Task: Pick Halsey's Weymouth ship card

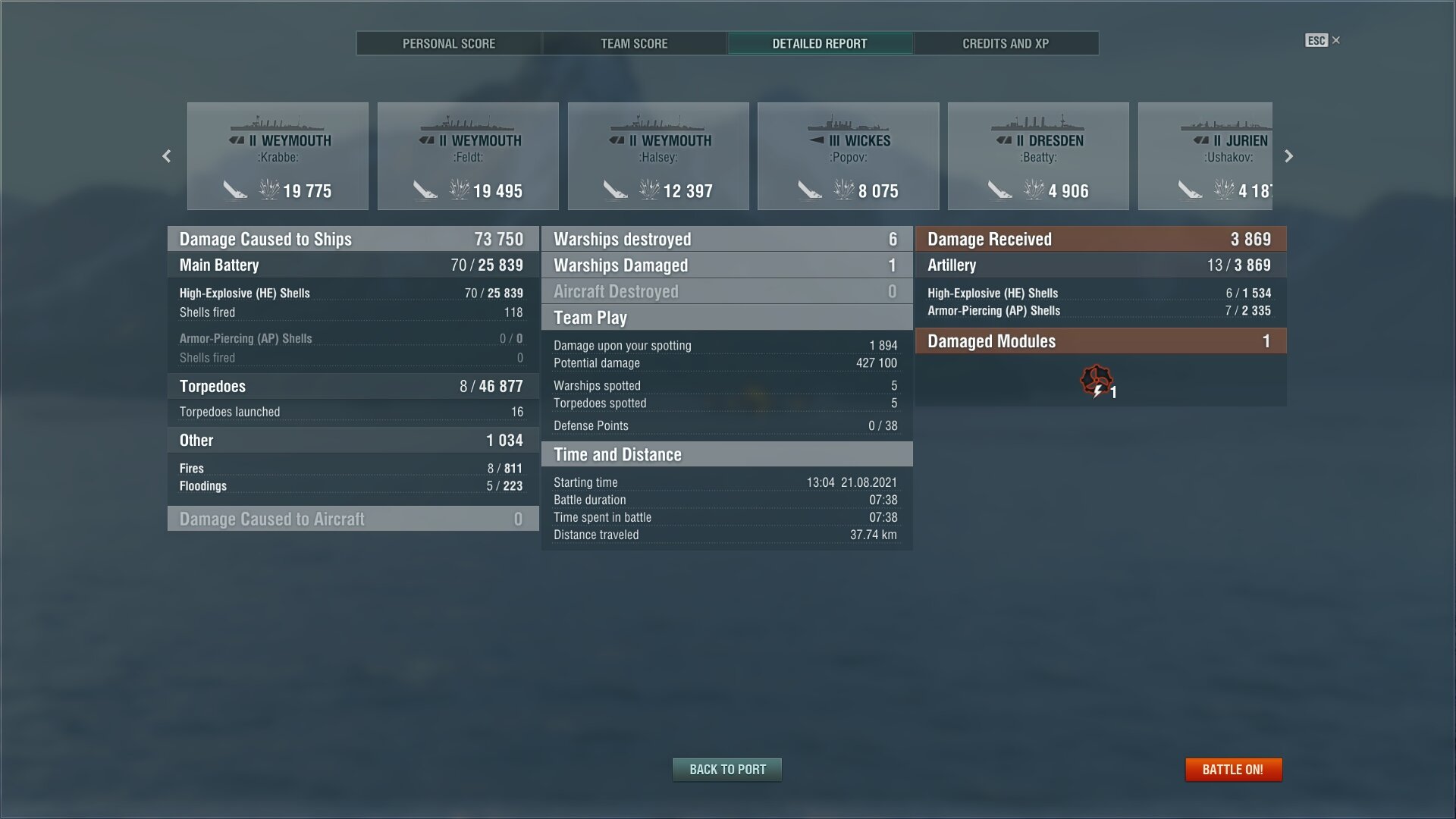Action: 658,156
